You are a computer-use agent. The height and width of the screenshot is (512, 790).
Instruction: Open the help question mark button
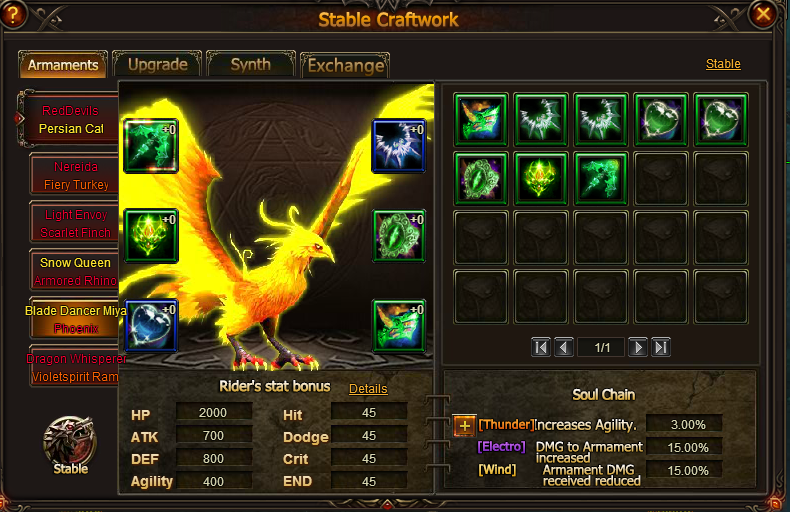point(14,15)
